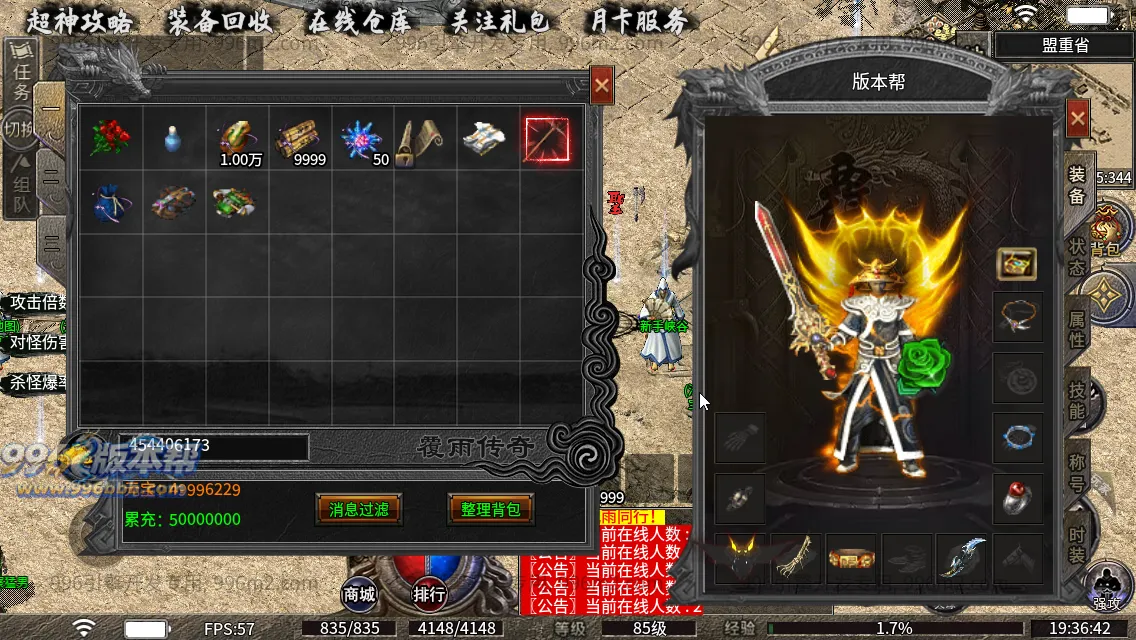The image size is (1136, 640).
Task: Select the wood bundle with 9999 count
Action: pos(299,139)
